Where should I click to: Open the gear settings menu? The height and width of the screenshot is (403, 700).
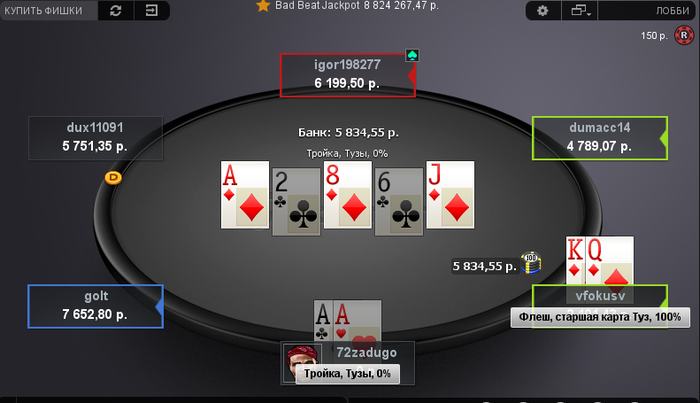pyautogui.click(x=543, y=11)
